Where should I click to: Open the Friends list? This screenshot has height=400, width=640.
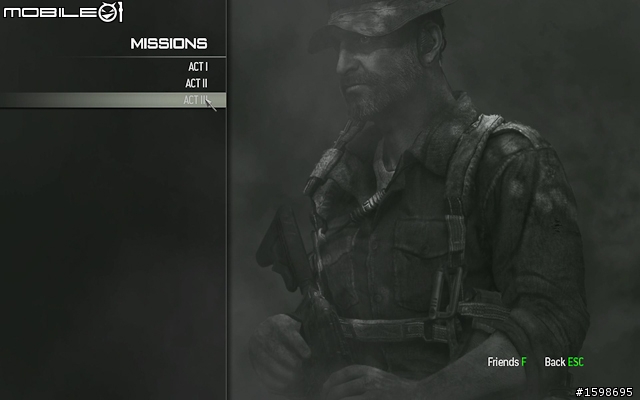[x=506, y=362]
